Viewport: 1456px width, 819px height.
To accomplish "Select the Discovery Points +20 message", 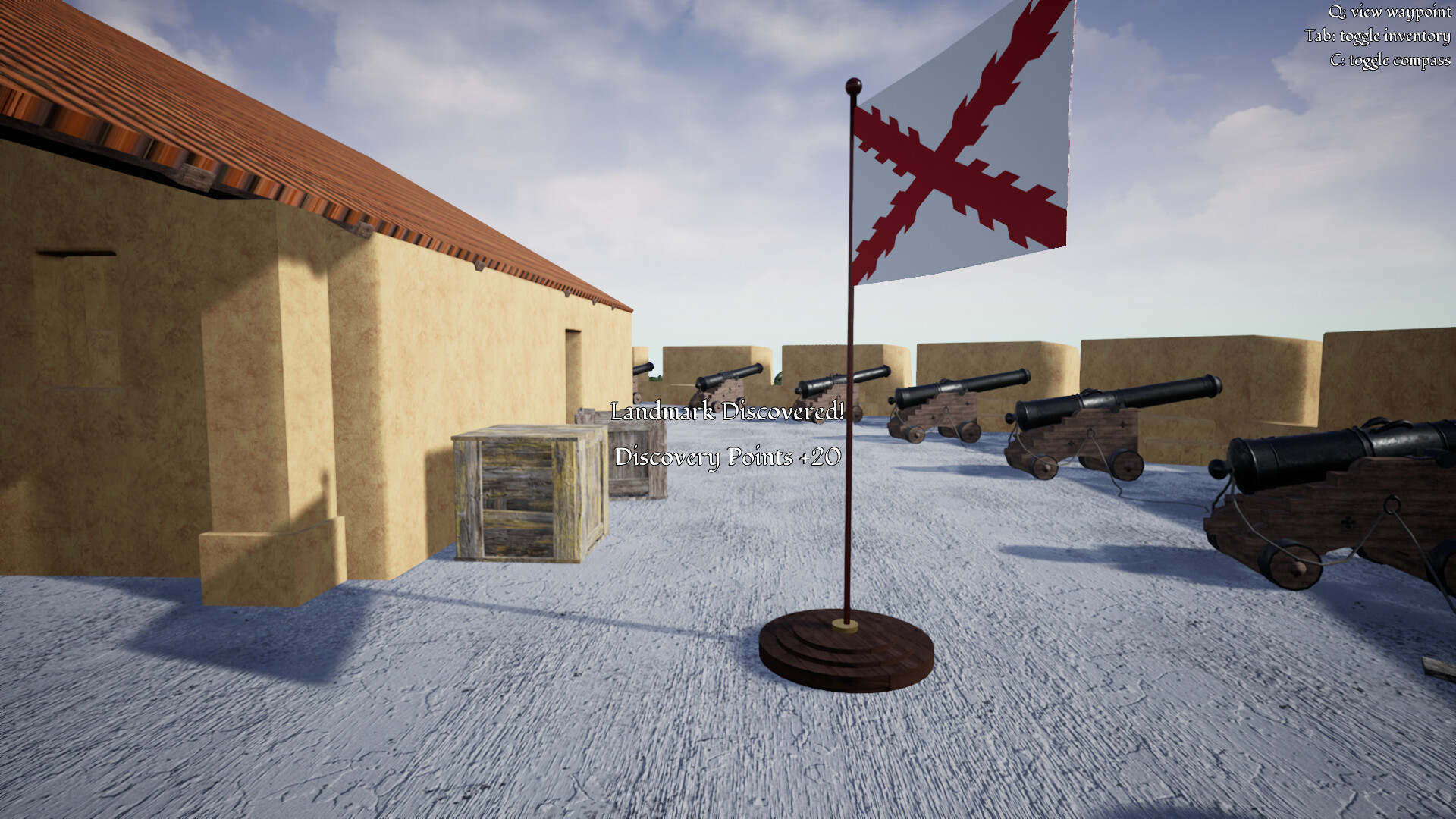I will pyautogui.click(x=726, y=457).
